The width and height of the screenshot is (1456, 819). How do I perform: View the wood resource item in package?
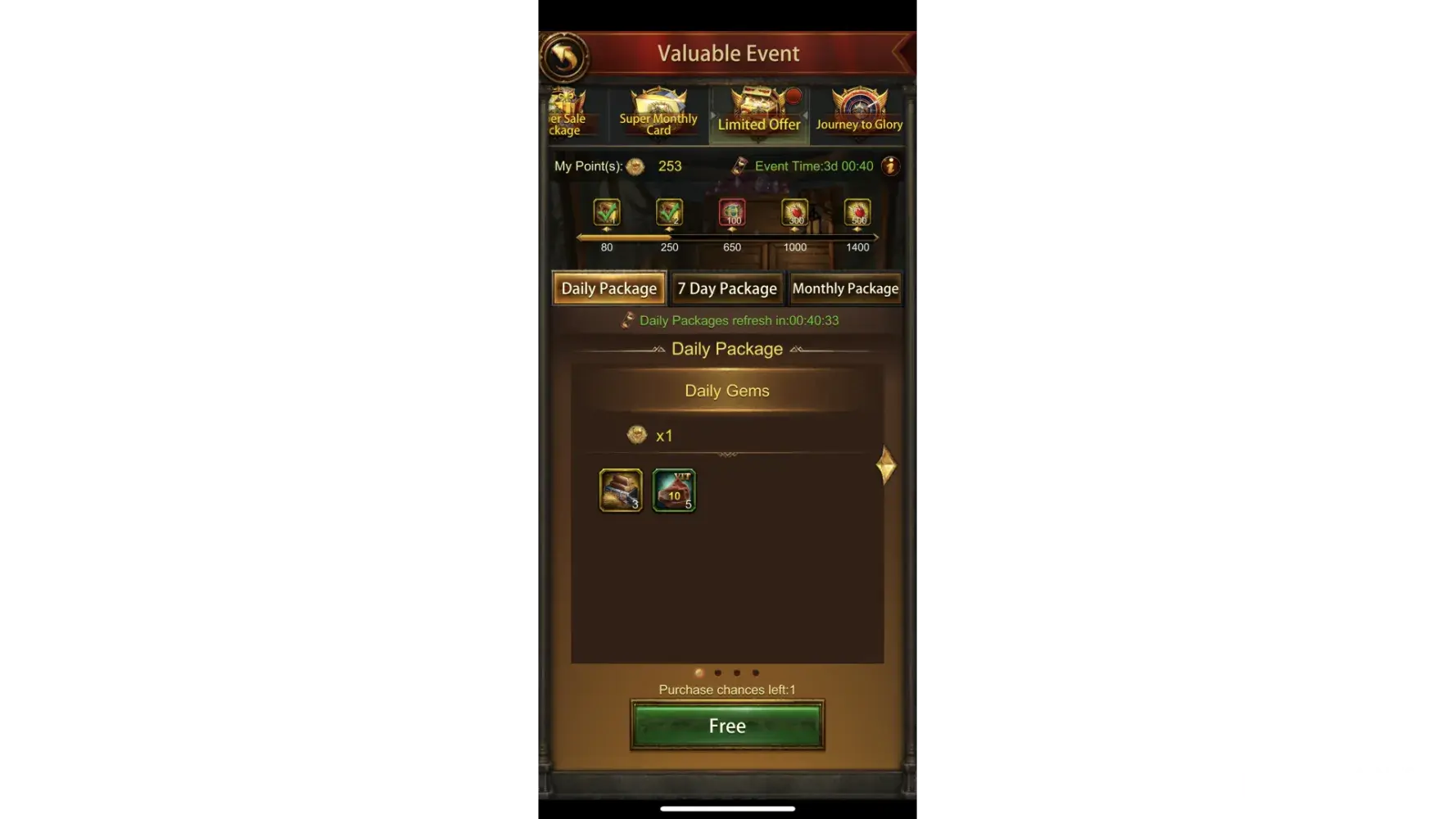621,490
